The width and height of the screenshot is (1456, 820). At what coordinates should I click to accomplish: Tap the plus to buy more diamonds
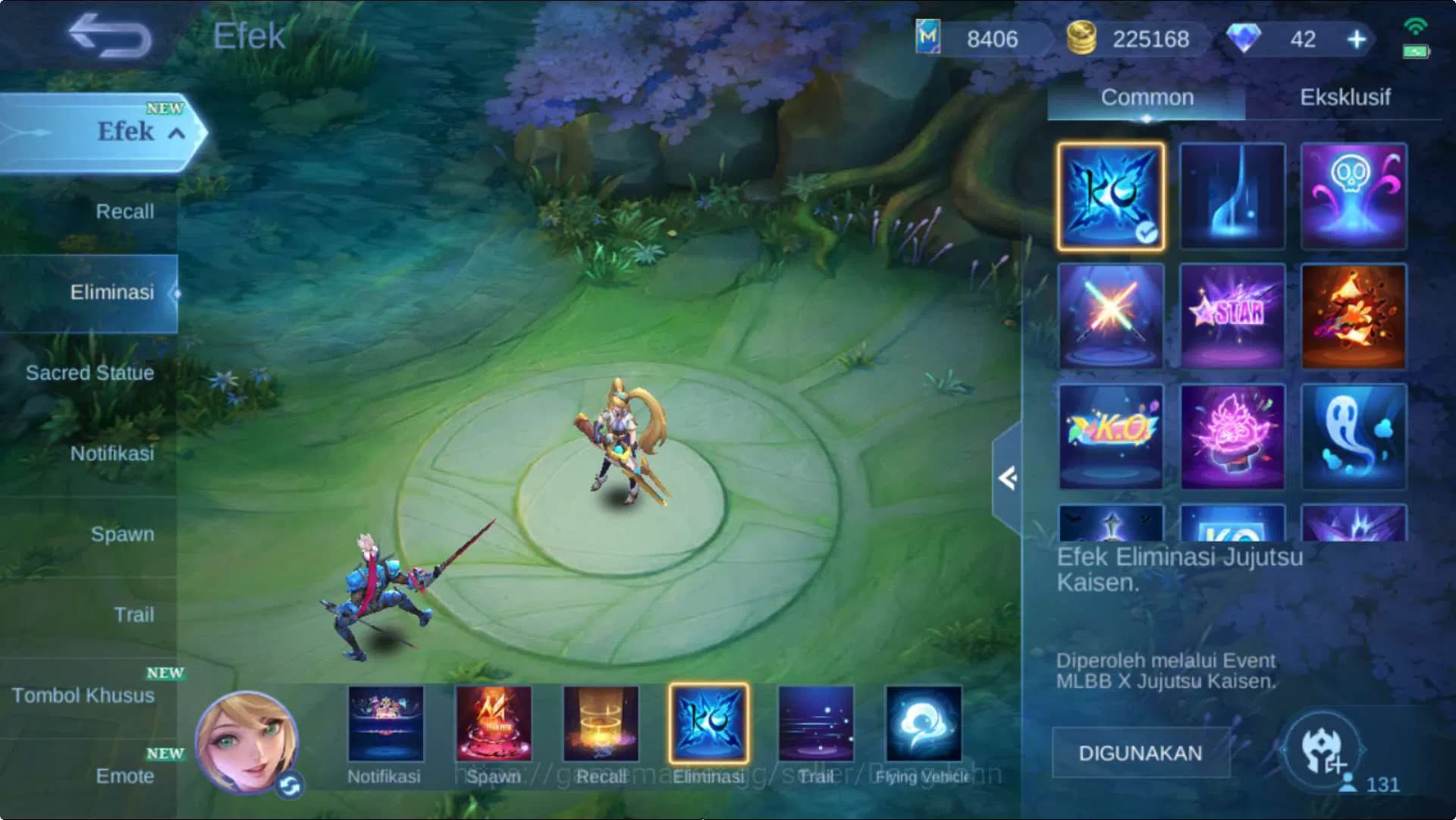click(1357, 39)
